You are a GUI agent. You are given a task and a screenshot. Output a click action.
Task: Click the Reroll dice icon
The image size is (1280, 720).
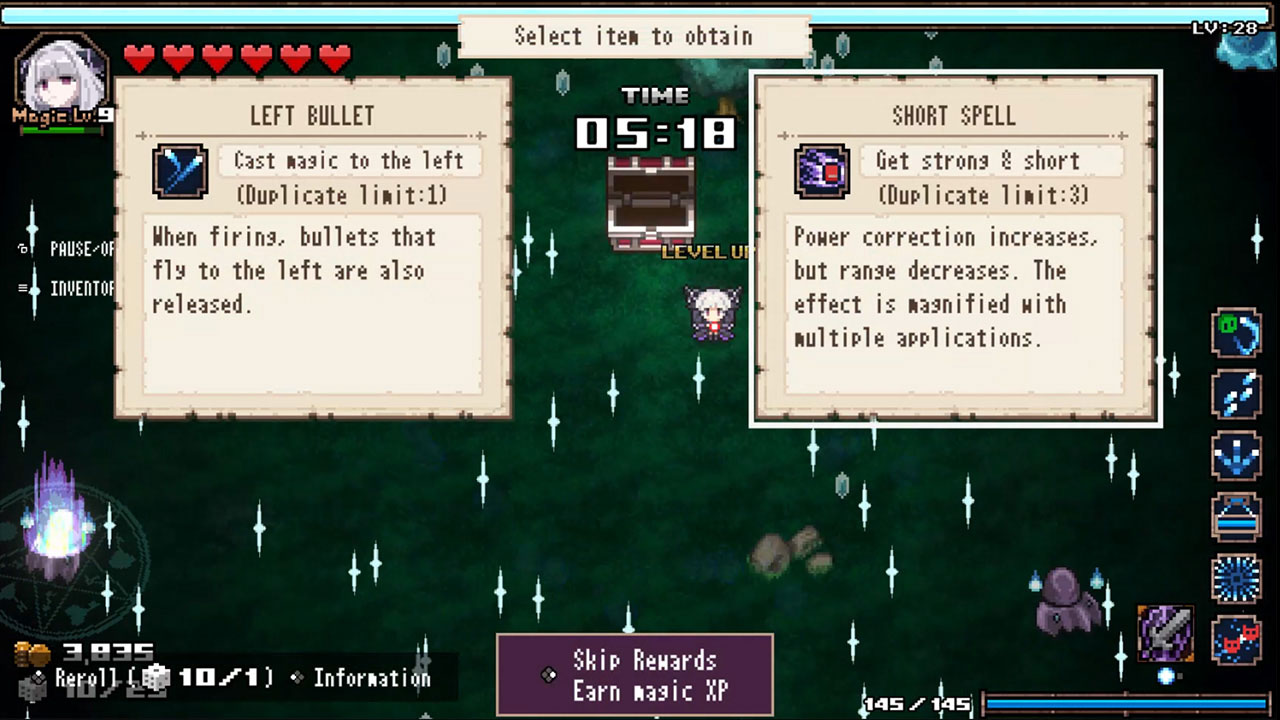(x=156, y=677)
